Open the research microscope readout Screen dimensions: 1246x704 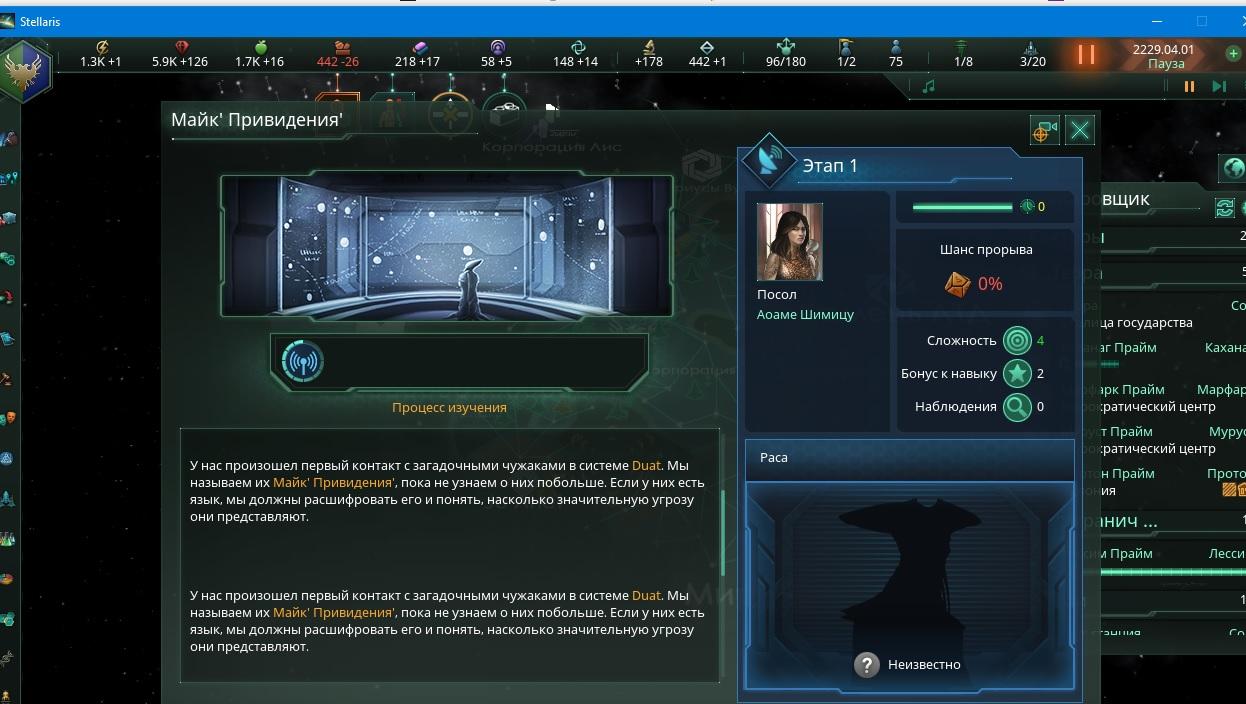649,54
